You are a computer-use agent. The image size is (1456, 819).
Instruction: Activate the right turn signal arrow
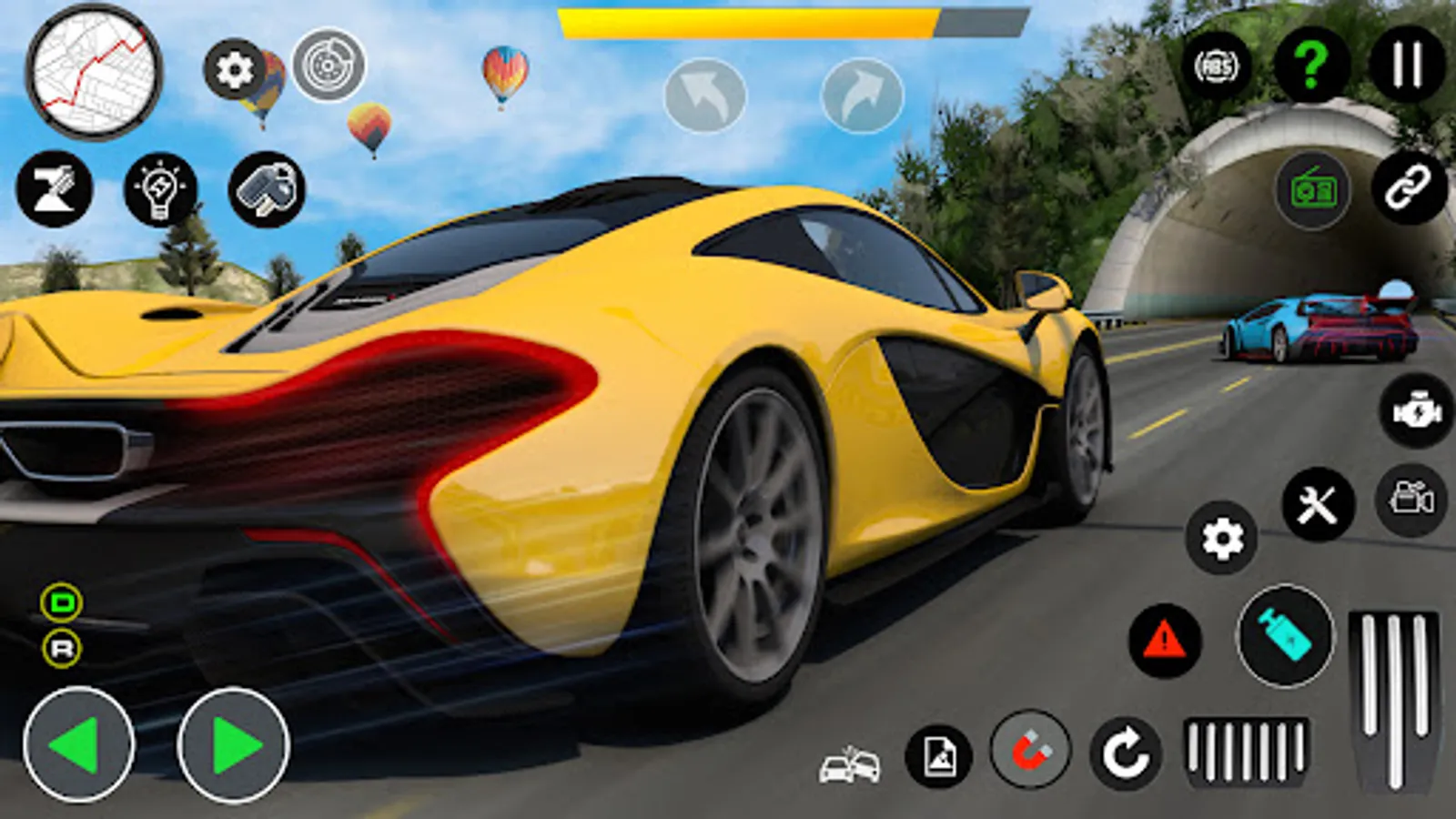pos(862,96)
